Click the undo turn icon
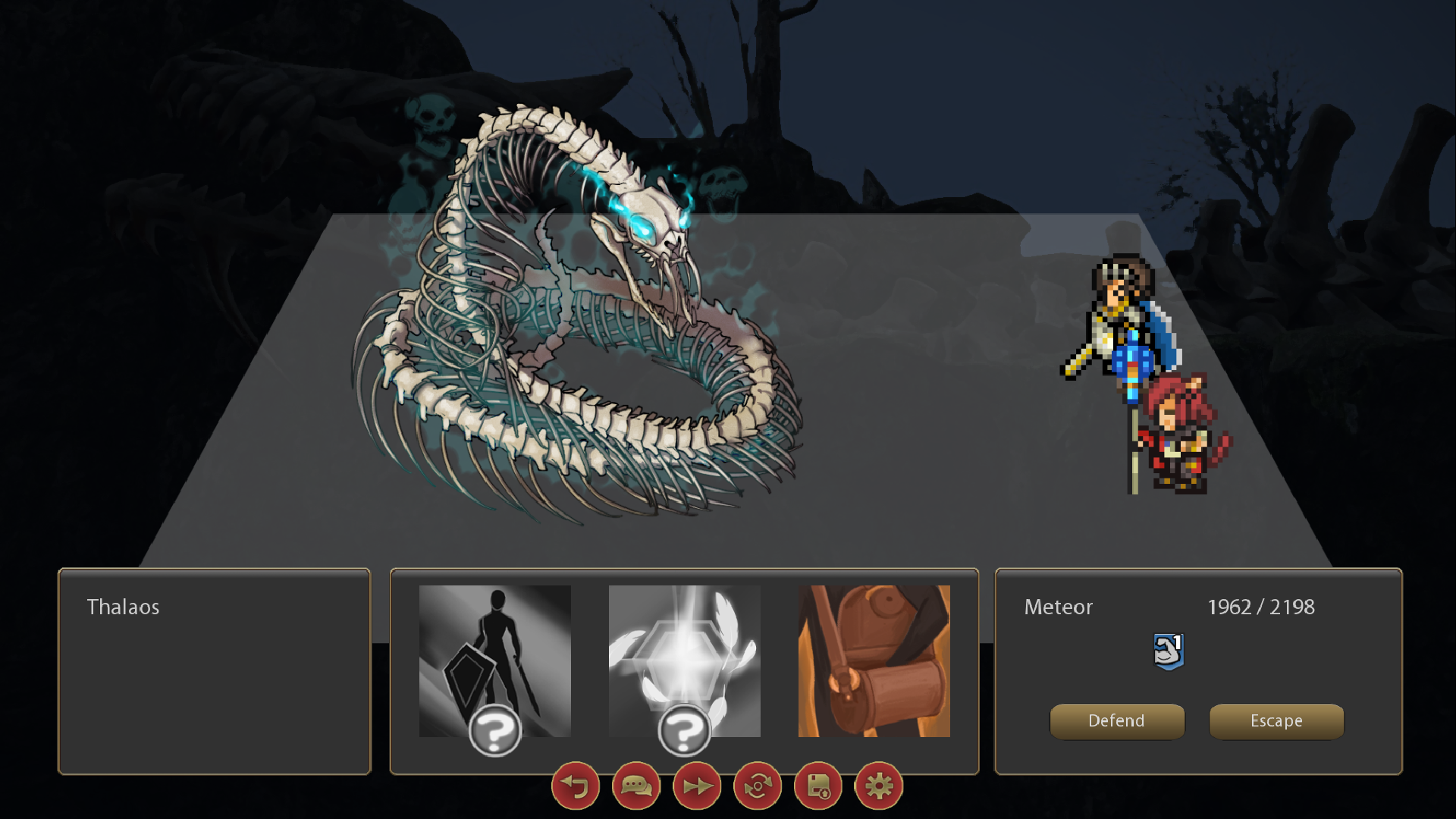Viewport: 1456px width, 819px height. [x=575, y=786]
